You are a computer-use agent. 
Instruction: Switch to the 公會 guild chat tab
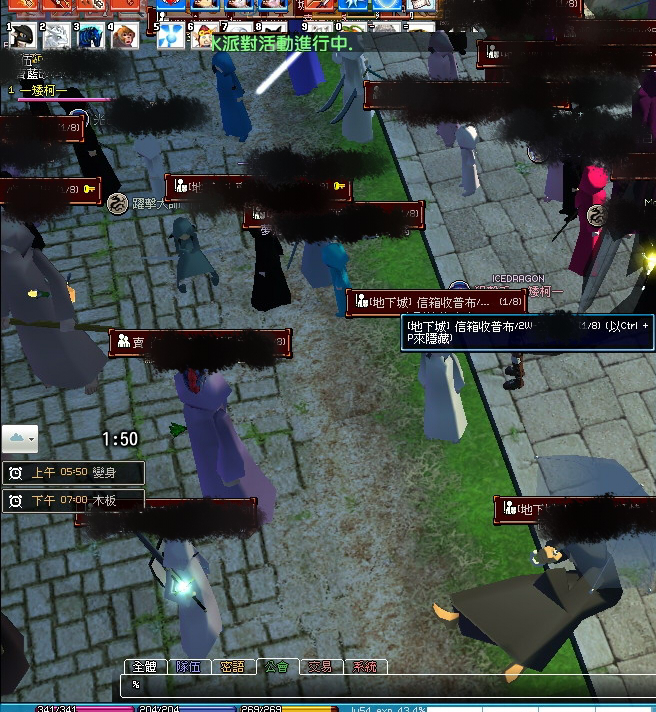(x=277, y=666)
